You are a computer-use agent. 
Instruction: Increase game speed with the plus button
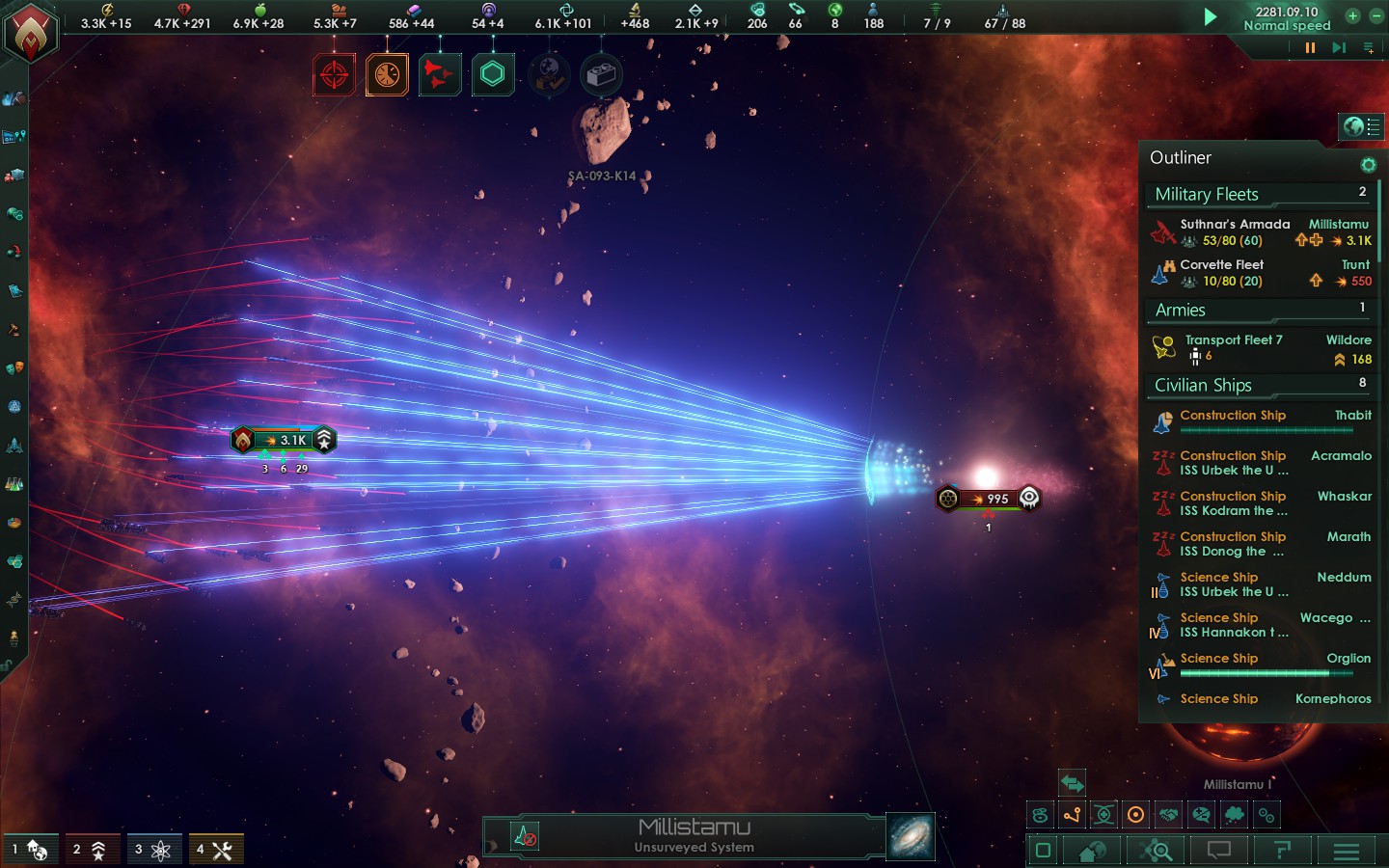[x=1352, y=16]
